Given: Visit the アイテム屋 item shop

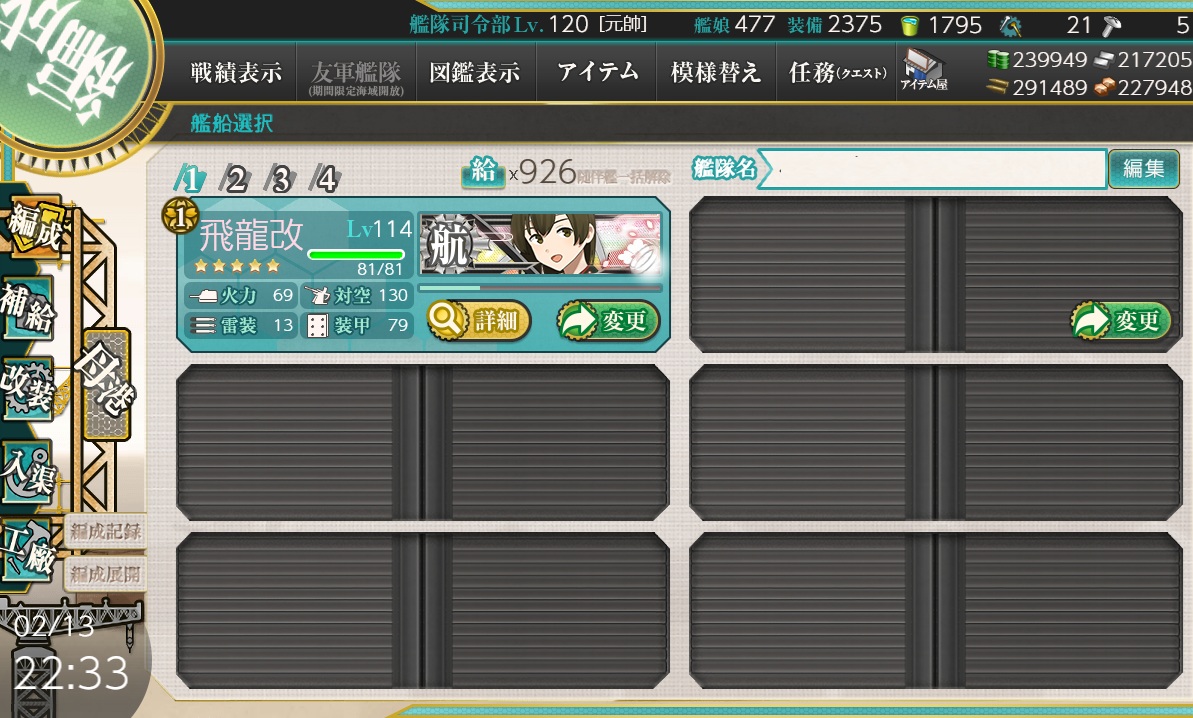Looking at the screenshot, I should click(923, 71).
